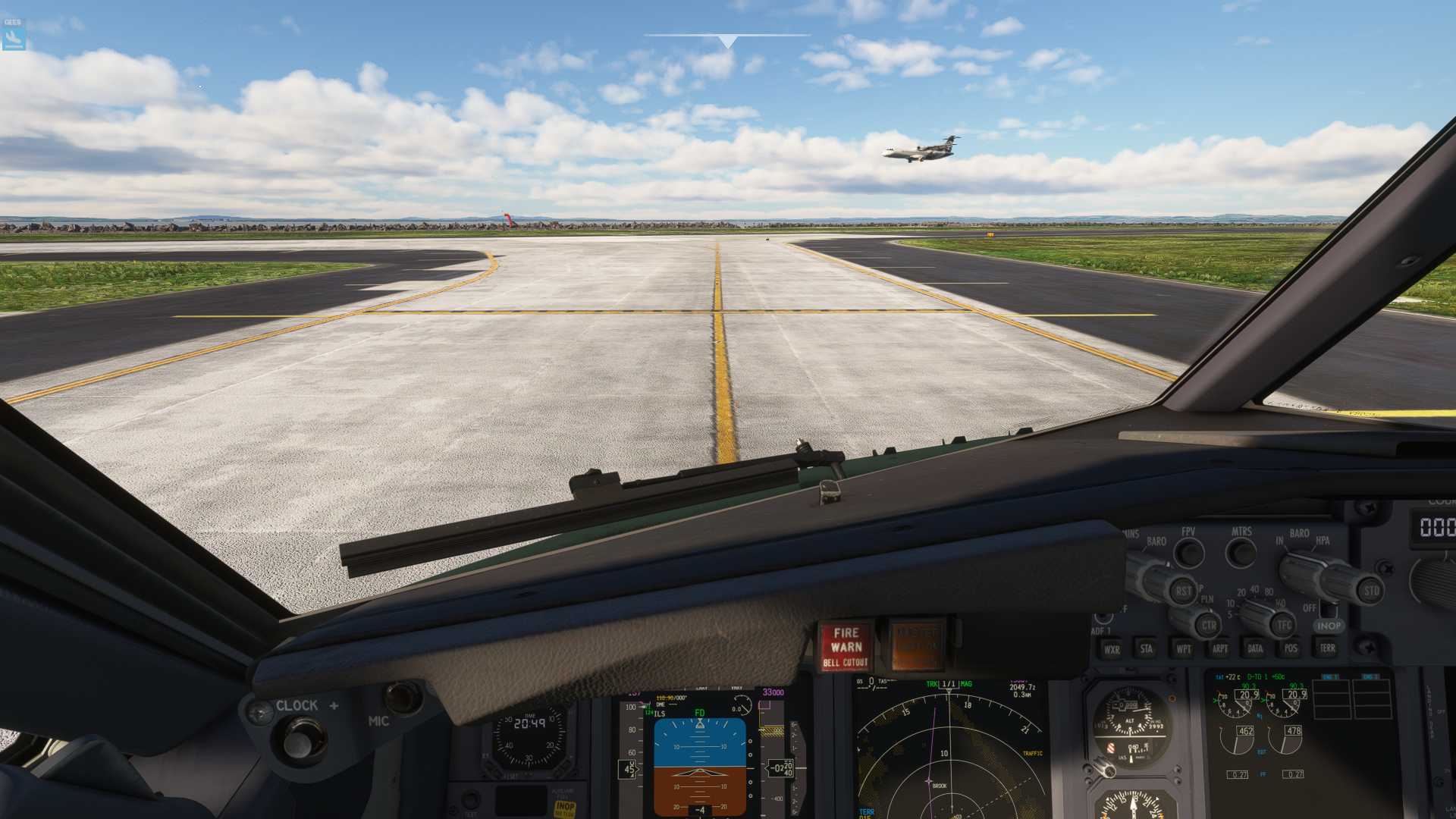This screenshot has height=819, width=1456.
Task: Toggle the POS position display button
Action: [x=1291, y=649]
